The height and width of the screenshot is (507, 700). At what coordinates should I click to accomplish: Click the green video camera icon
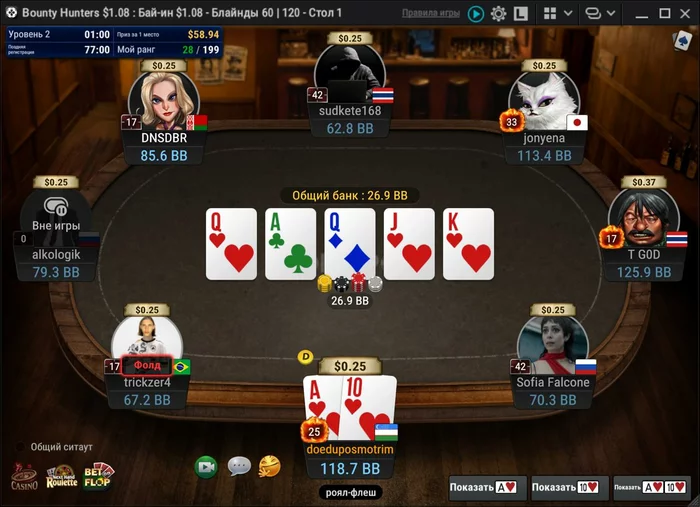click(x=206, y=466)
